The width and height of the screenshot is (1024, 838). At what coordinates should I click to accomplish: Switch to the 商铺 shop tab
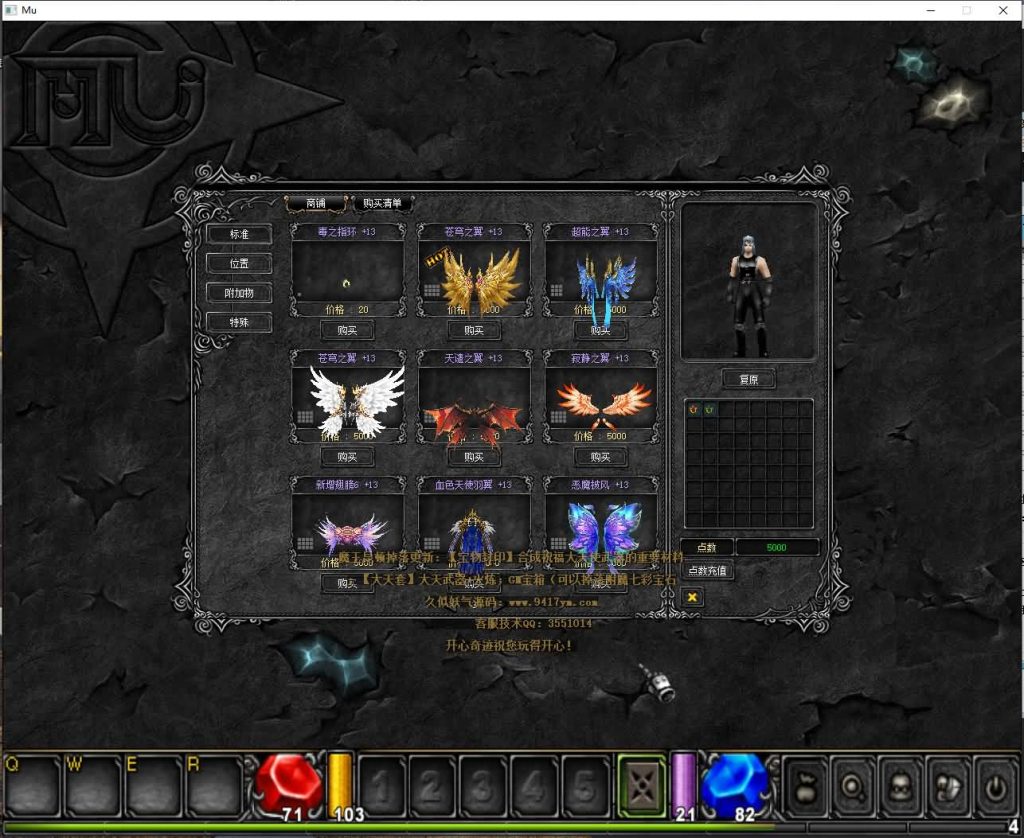click(x=315, y=203)
